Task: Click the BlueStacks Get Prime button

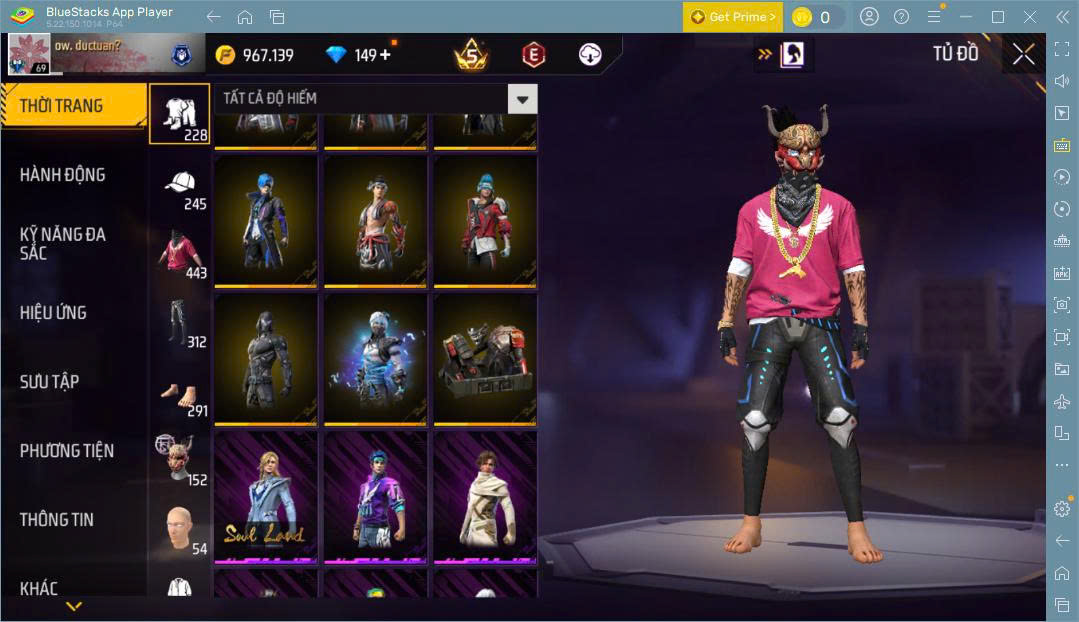Action: (733, 17)
